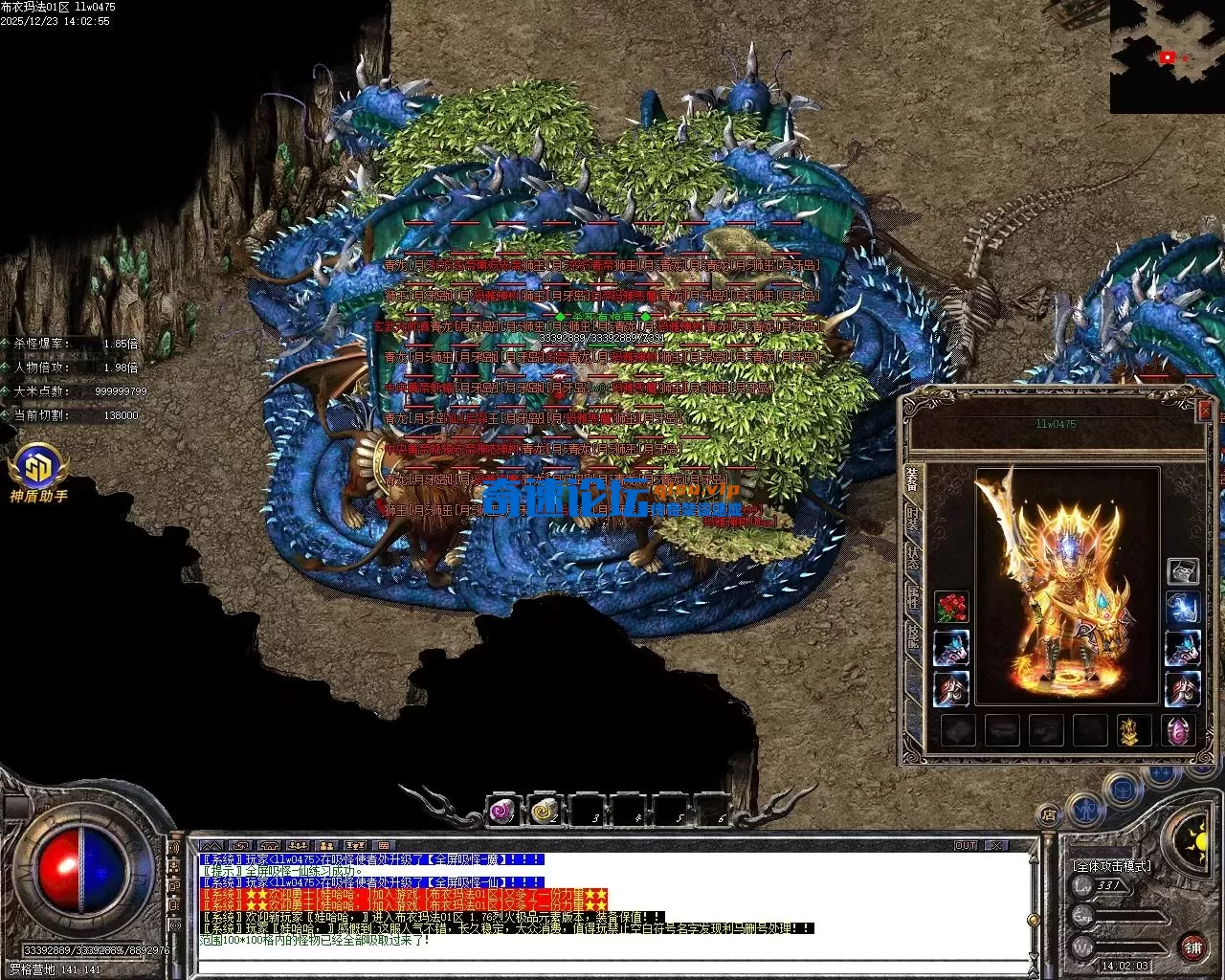This screenshot has width=1225, height=980.
Task: Open the blue character figure button
Action: point(1084,810)
